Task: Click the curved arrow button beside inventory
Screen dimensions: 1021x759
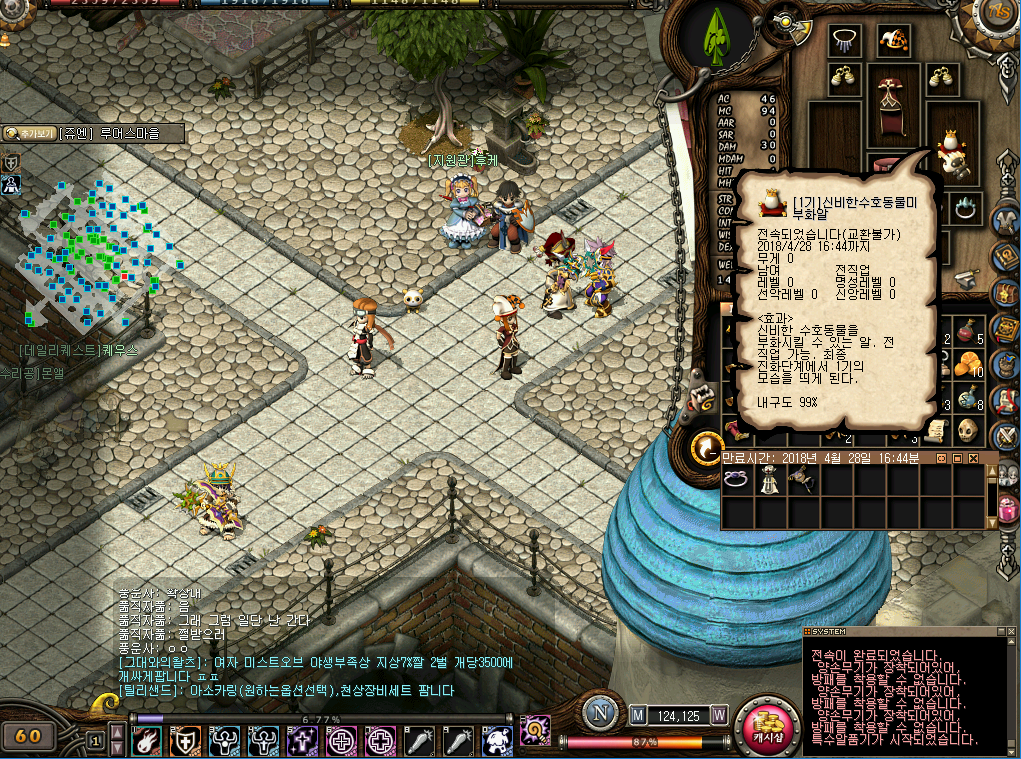Action: pos(709,446)
